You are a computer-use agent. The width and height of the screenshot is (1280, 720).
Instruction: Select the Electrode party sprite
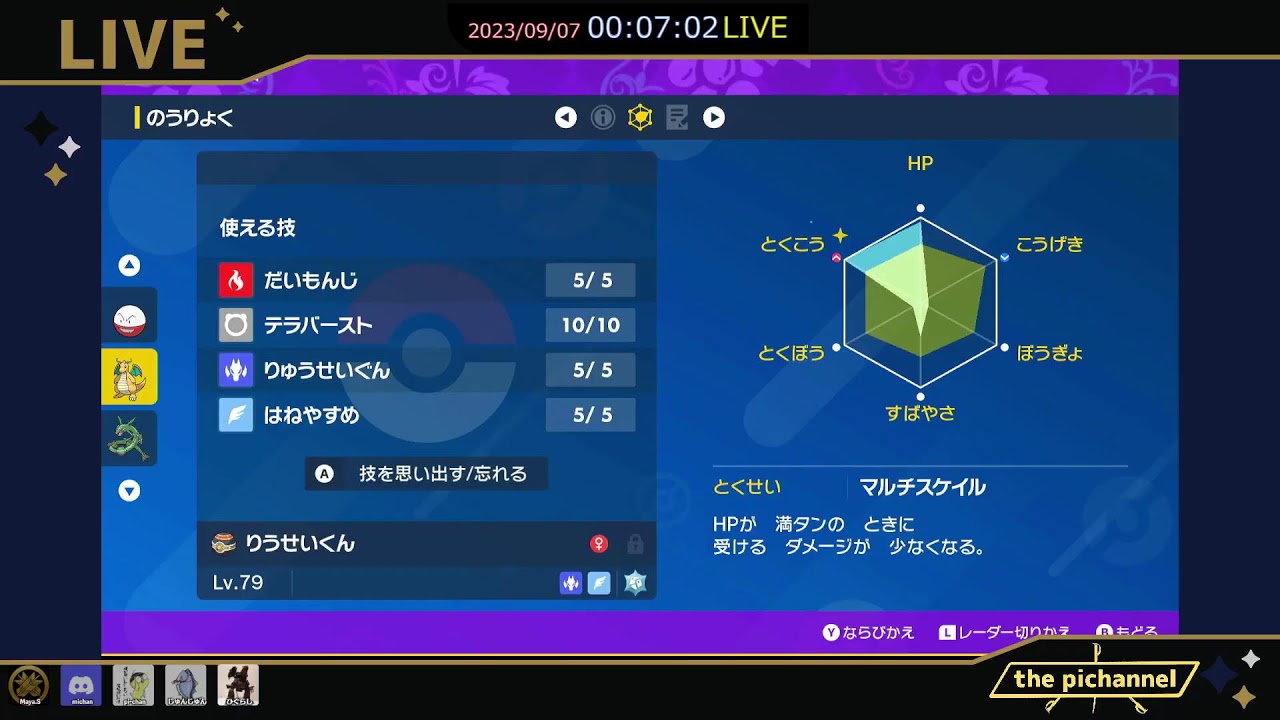pos(129,316)
